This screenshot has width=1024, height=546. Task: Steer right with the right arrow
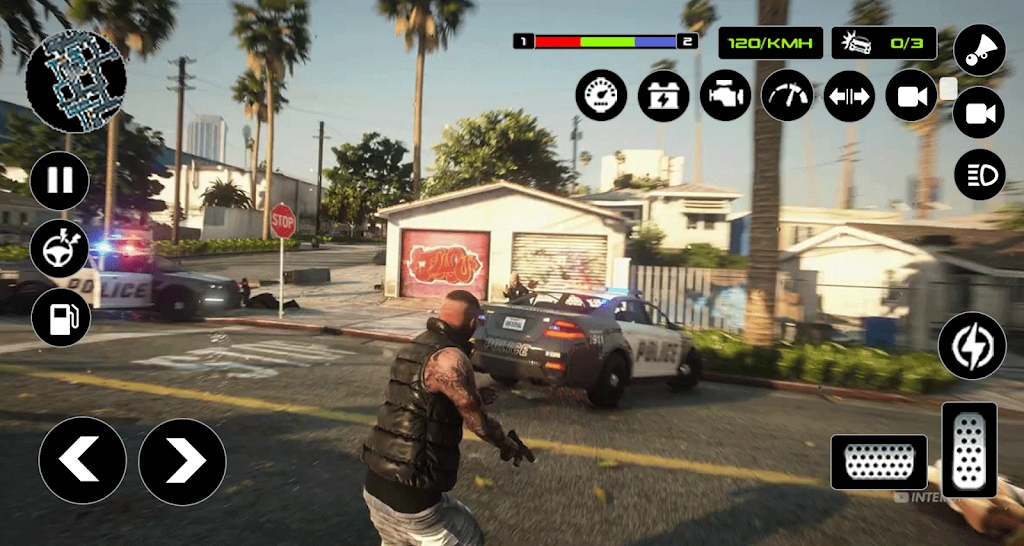point(182,461)
